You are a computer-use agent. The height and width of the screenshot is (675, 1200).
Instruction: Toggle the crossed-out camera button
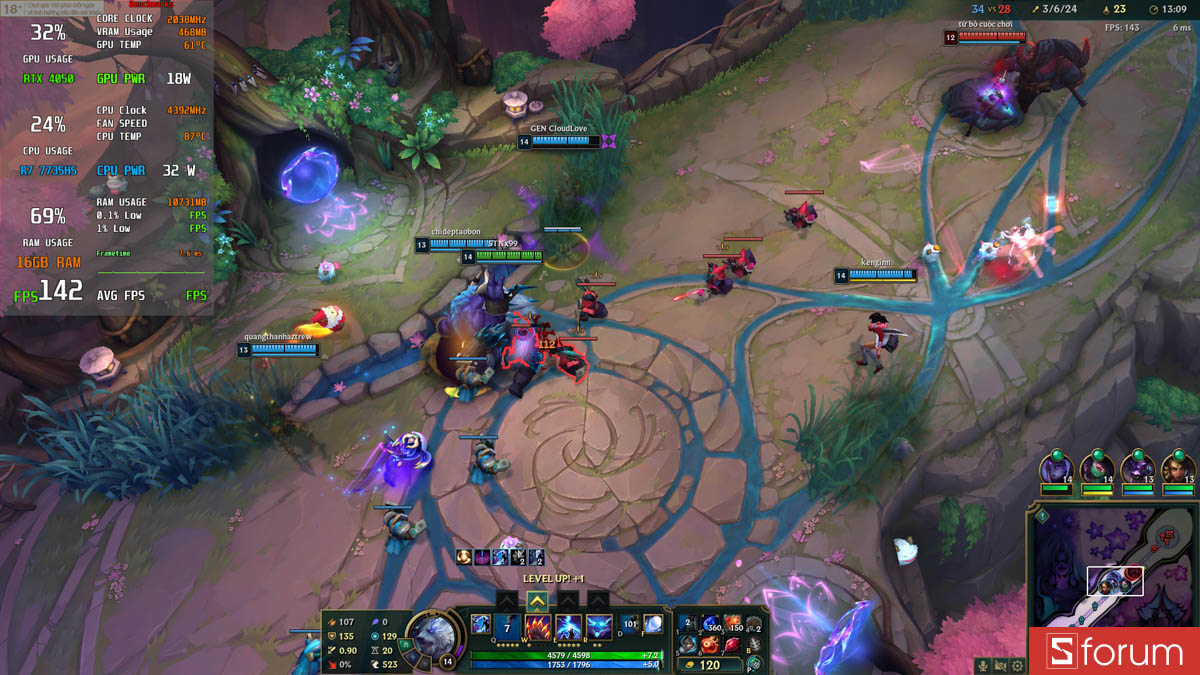(1000, 665)
